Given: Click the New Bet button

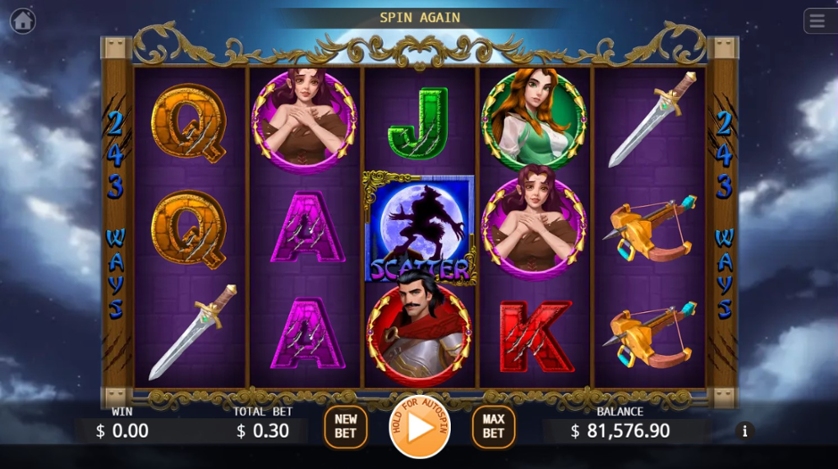Looking at the screenshot, I should pos(345,427).
